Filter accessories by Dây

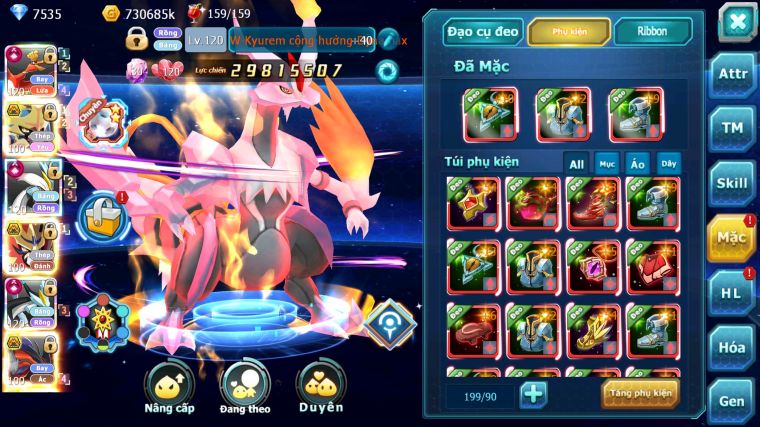click(x=668, y=164)
